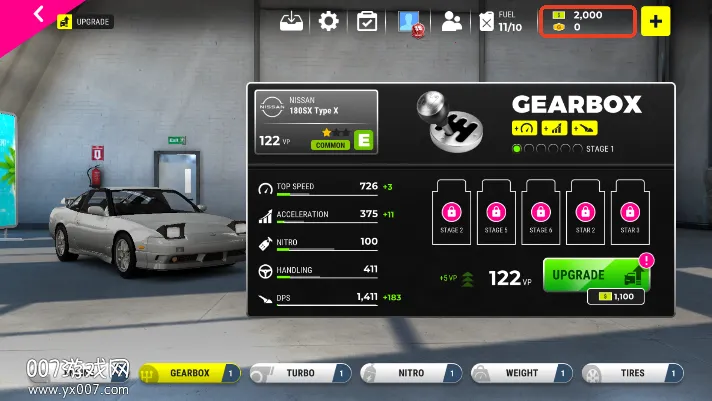Open the inbox tray icon
712x401 pixels.
[291, 21]
